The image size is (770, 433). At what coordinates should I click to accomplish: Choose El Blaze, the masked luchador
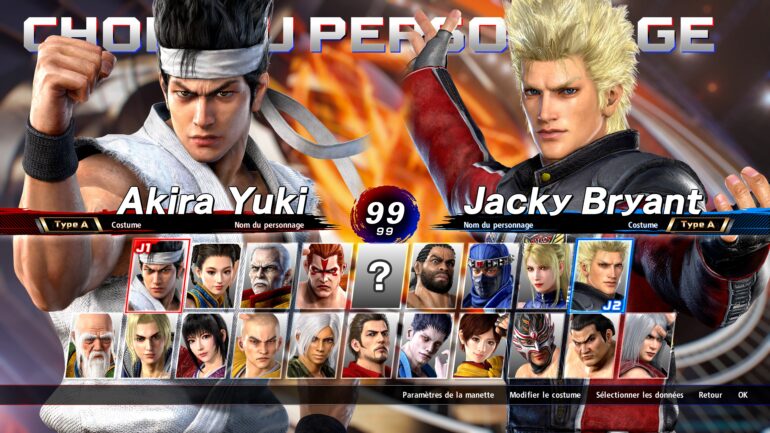(x=533, y=346)
